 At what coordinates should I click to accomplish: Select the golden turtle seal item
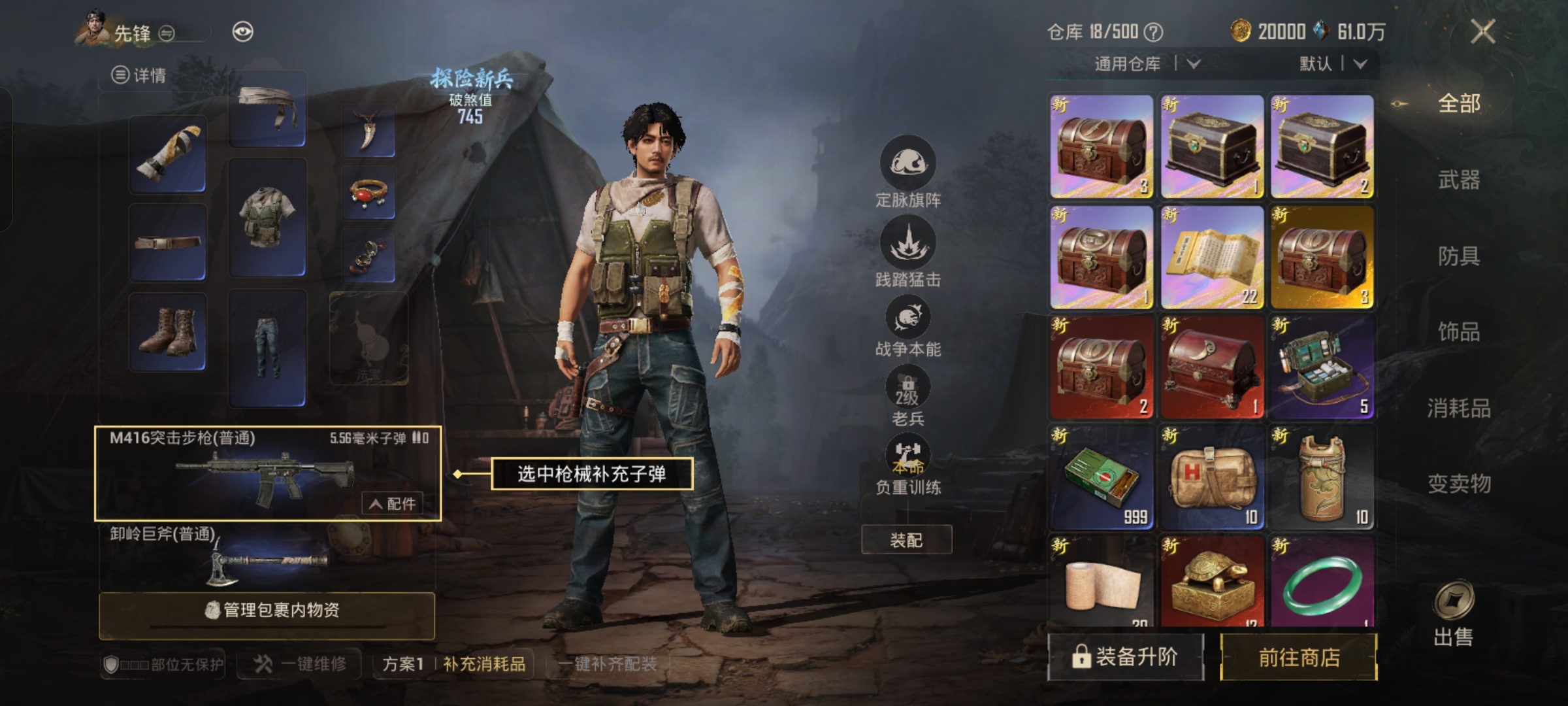tap(1211, 582)
